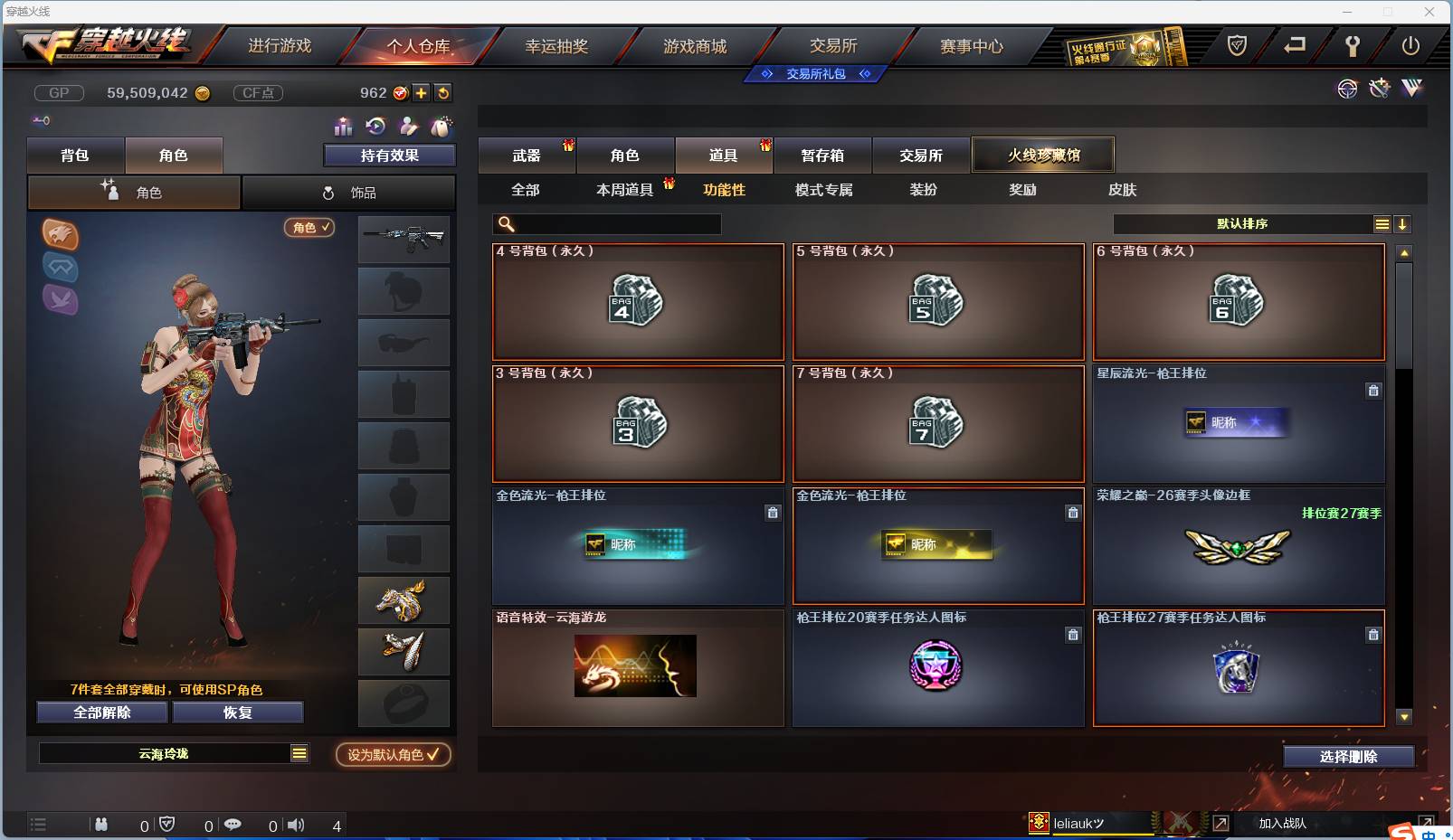The width and height of the screenshot is (1453, 840).
Task: Open the statistics ranking icon above 持有效果
Action: click(345, 127)
